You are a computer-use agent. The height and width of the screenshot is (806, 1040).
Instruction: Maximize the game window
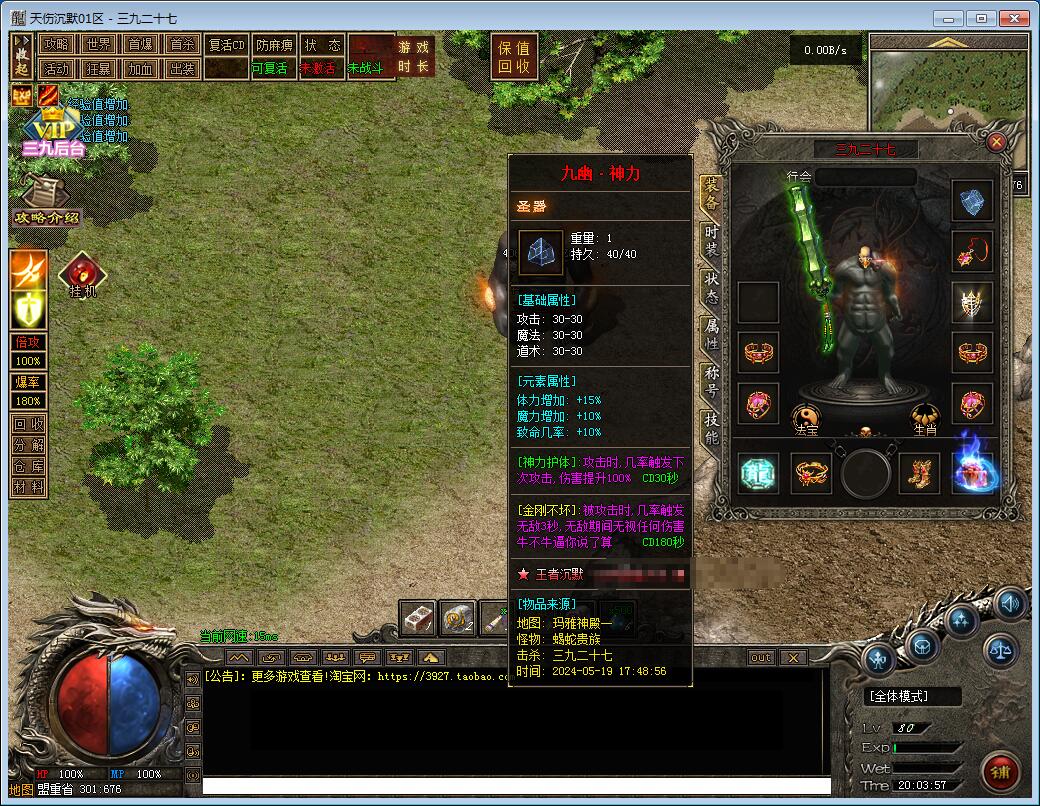[x=981, y=18]
